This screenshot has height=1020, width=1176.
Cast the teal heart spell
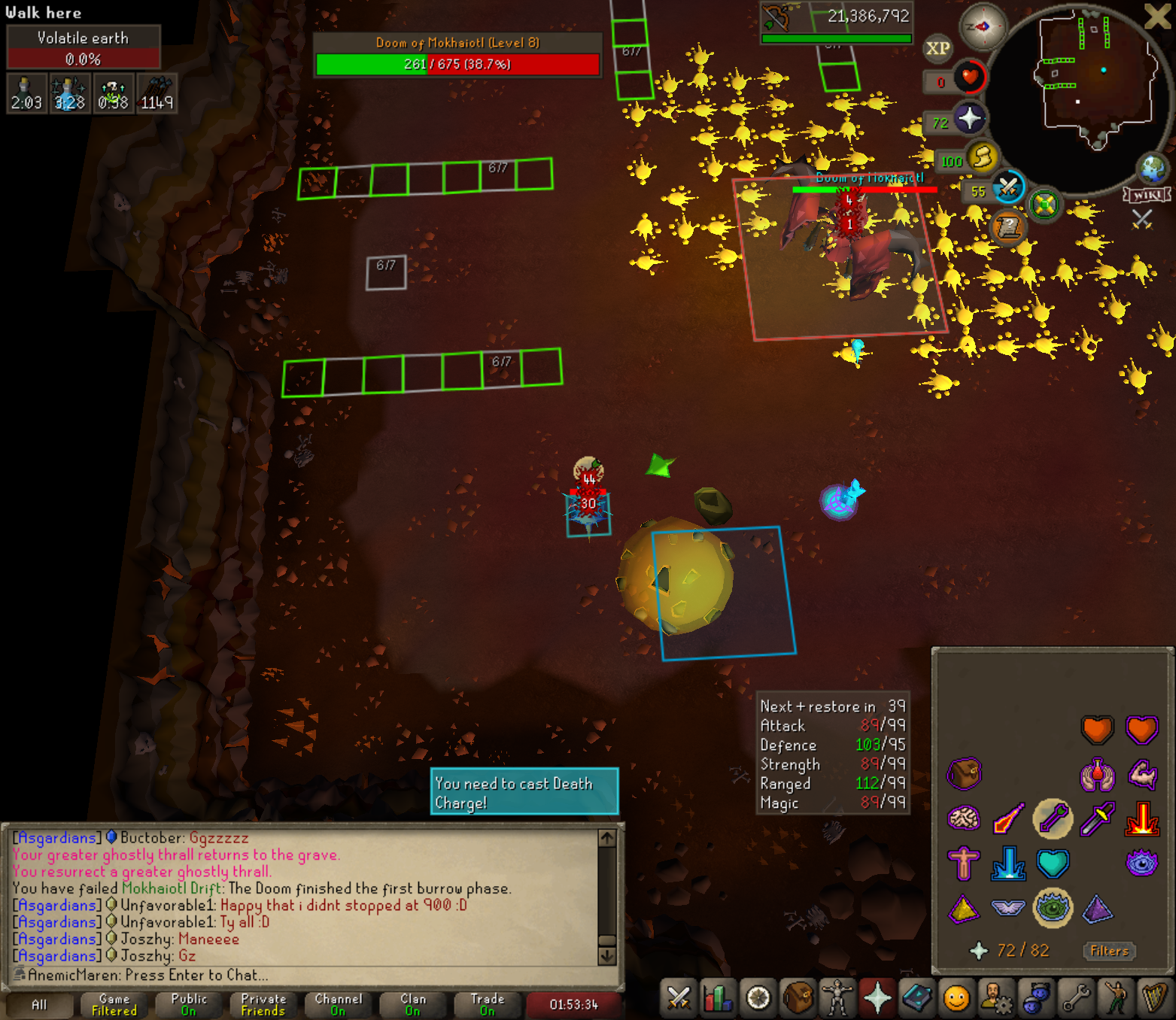click(1053, 864)
